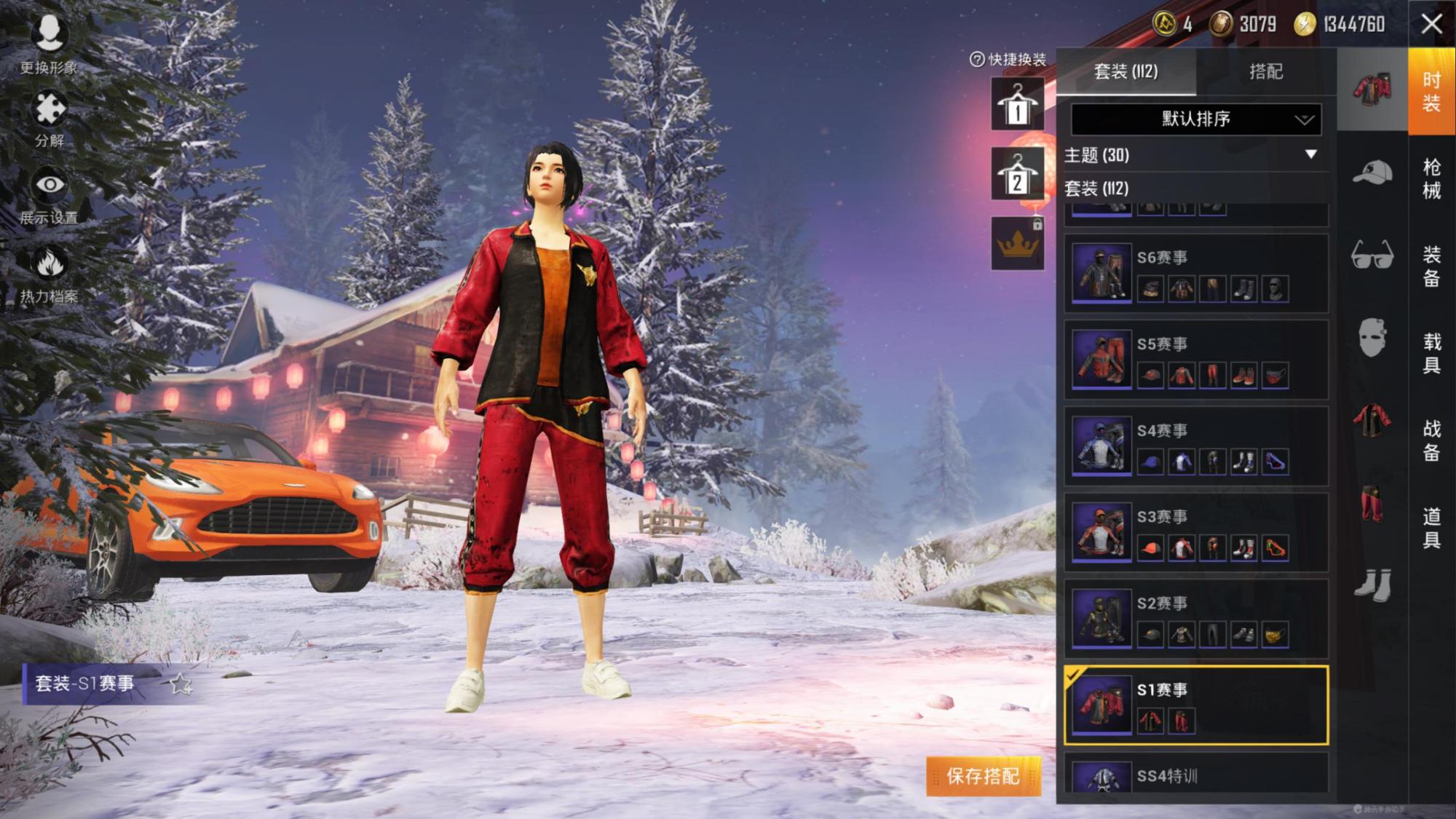Open the 热力档案 flame archive
Viewport: 1456px width, 819px height.
pos(50,274)
